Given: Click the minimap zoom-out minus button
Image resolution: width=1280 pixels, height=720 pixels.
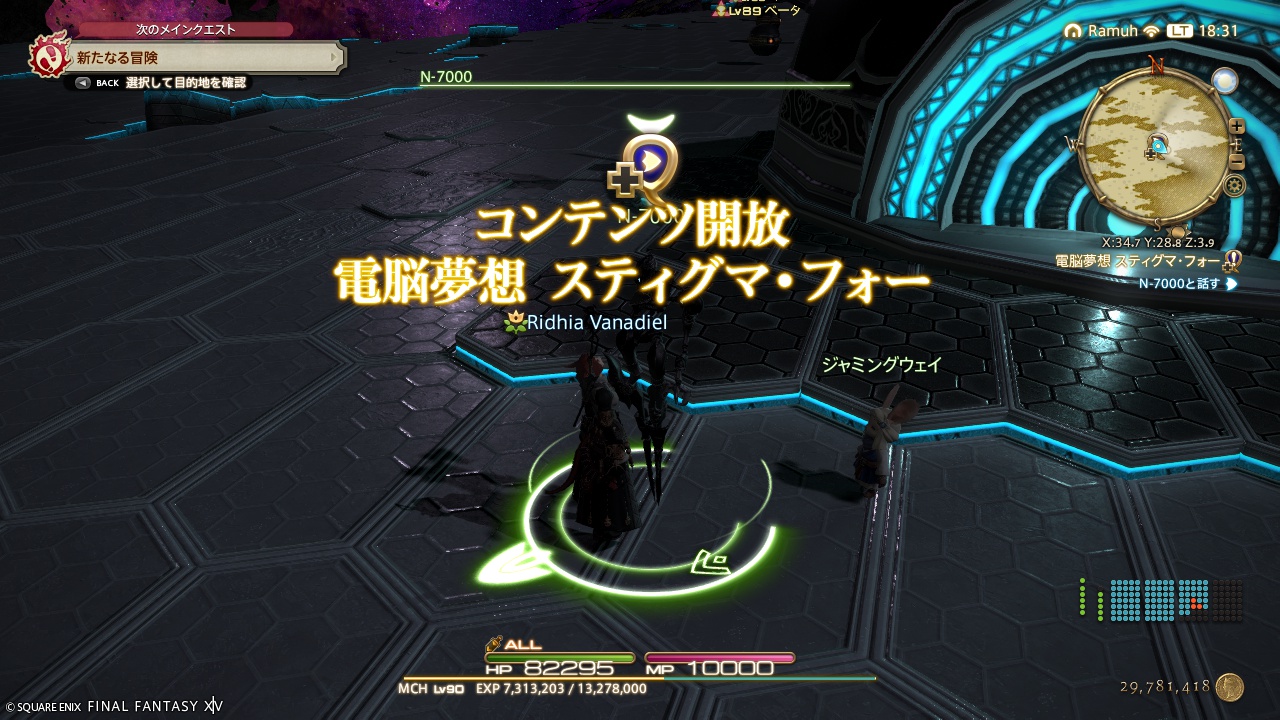Looking at the screenshot, I should click(1238, 161).
